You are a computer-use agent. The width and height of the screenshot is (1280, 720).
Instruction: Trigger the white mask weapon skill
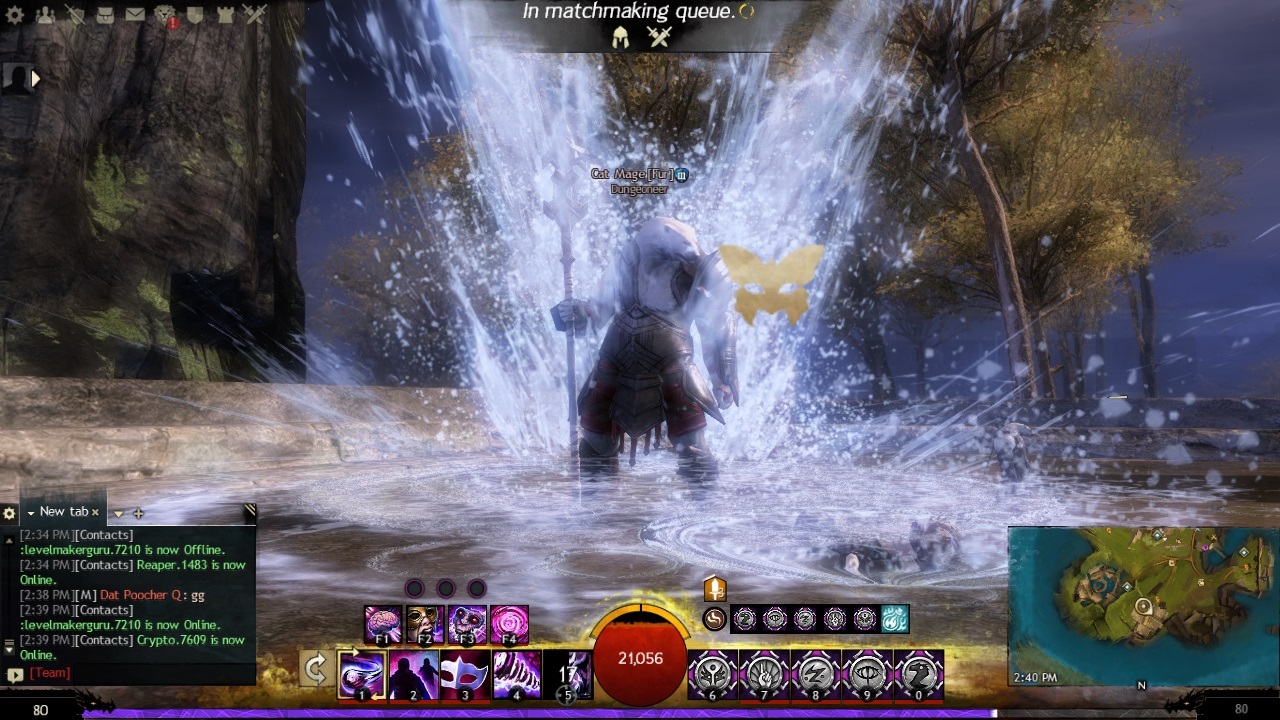(465, 674)
